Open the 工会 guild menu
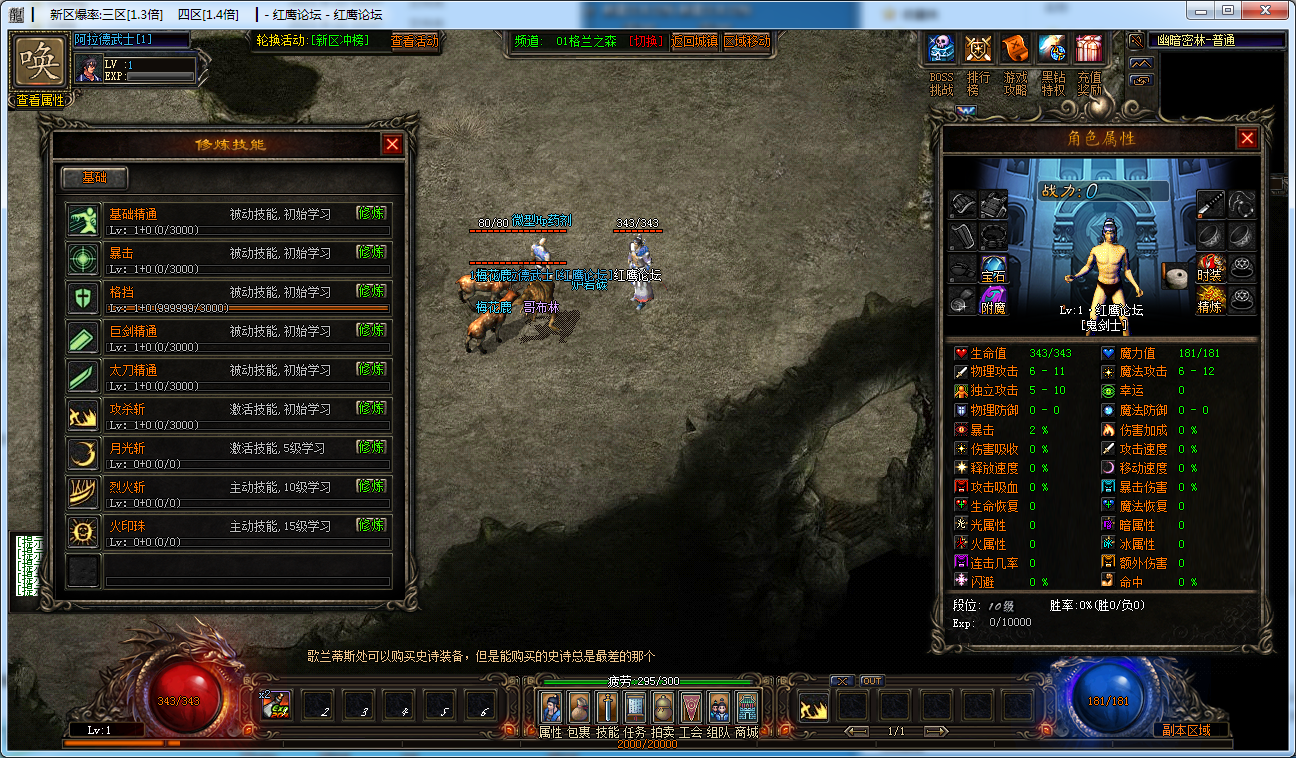This screenshot has height=758, width=1296. coord(691,708)
